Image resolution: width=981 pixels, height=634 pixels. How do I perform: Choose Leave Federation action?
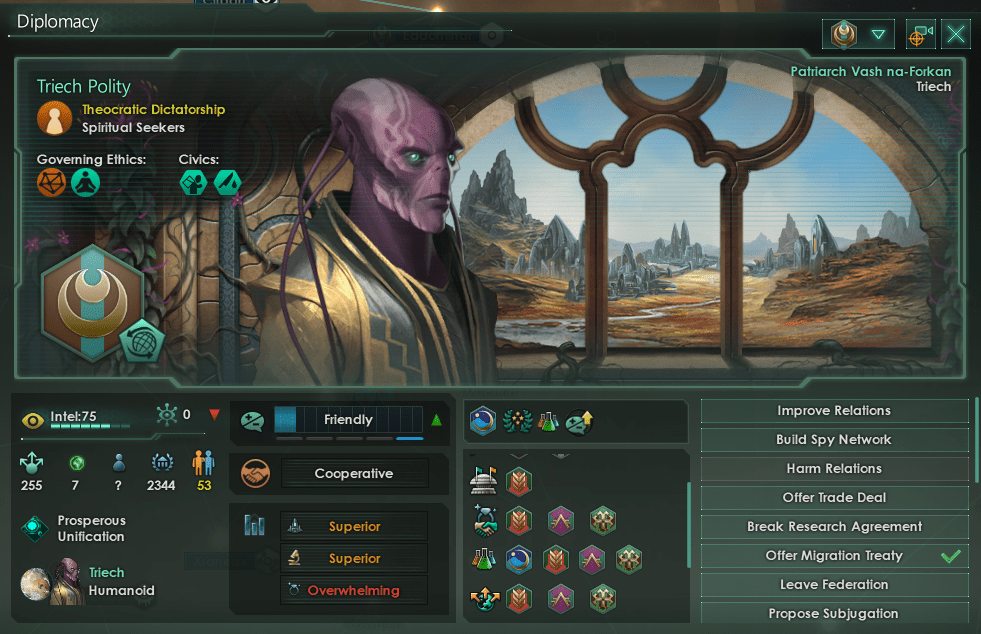pyautogui.click(x=834, y=585)
